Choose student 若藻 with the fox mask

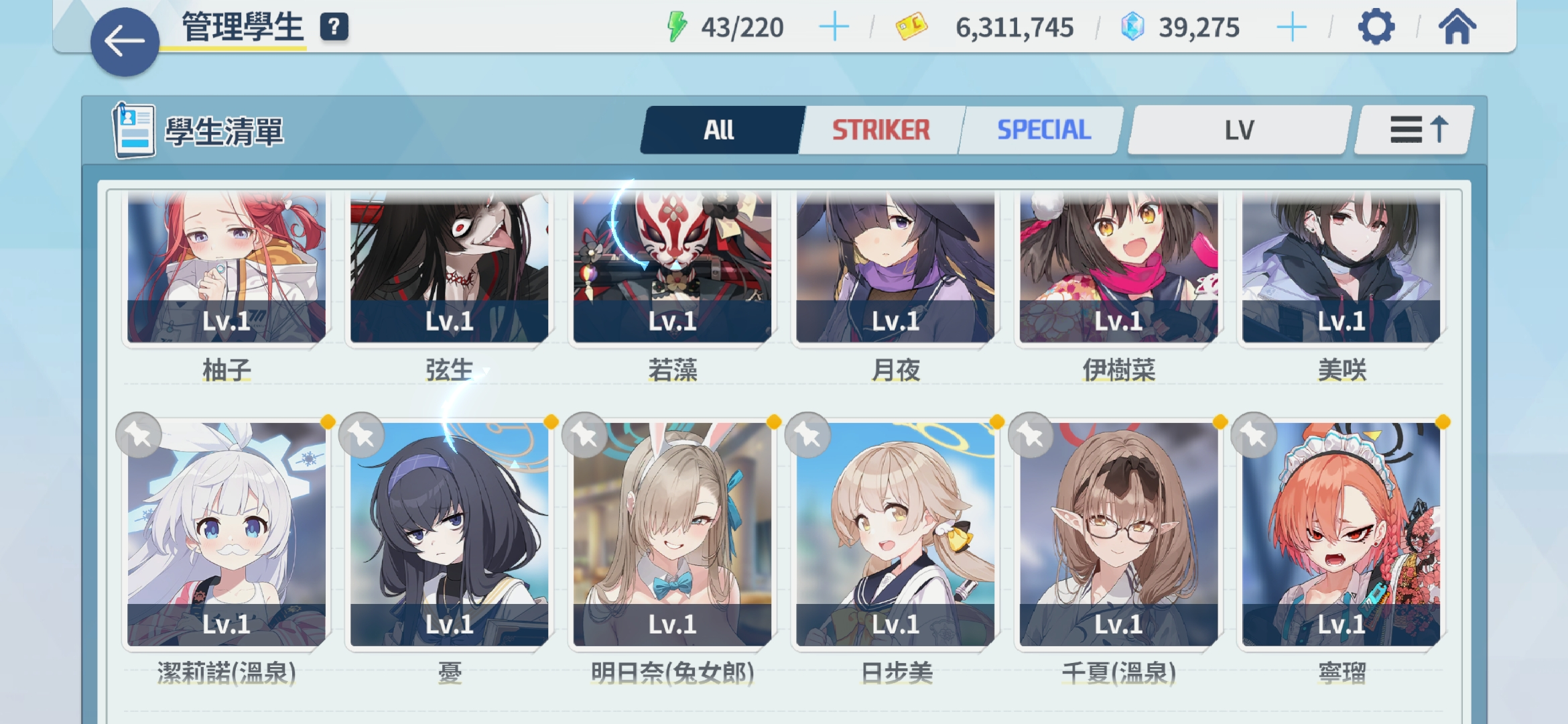pyautogui.click(x=672, y=268)
